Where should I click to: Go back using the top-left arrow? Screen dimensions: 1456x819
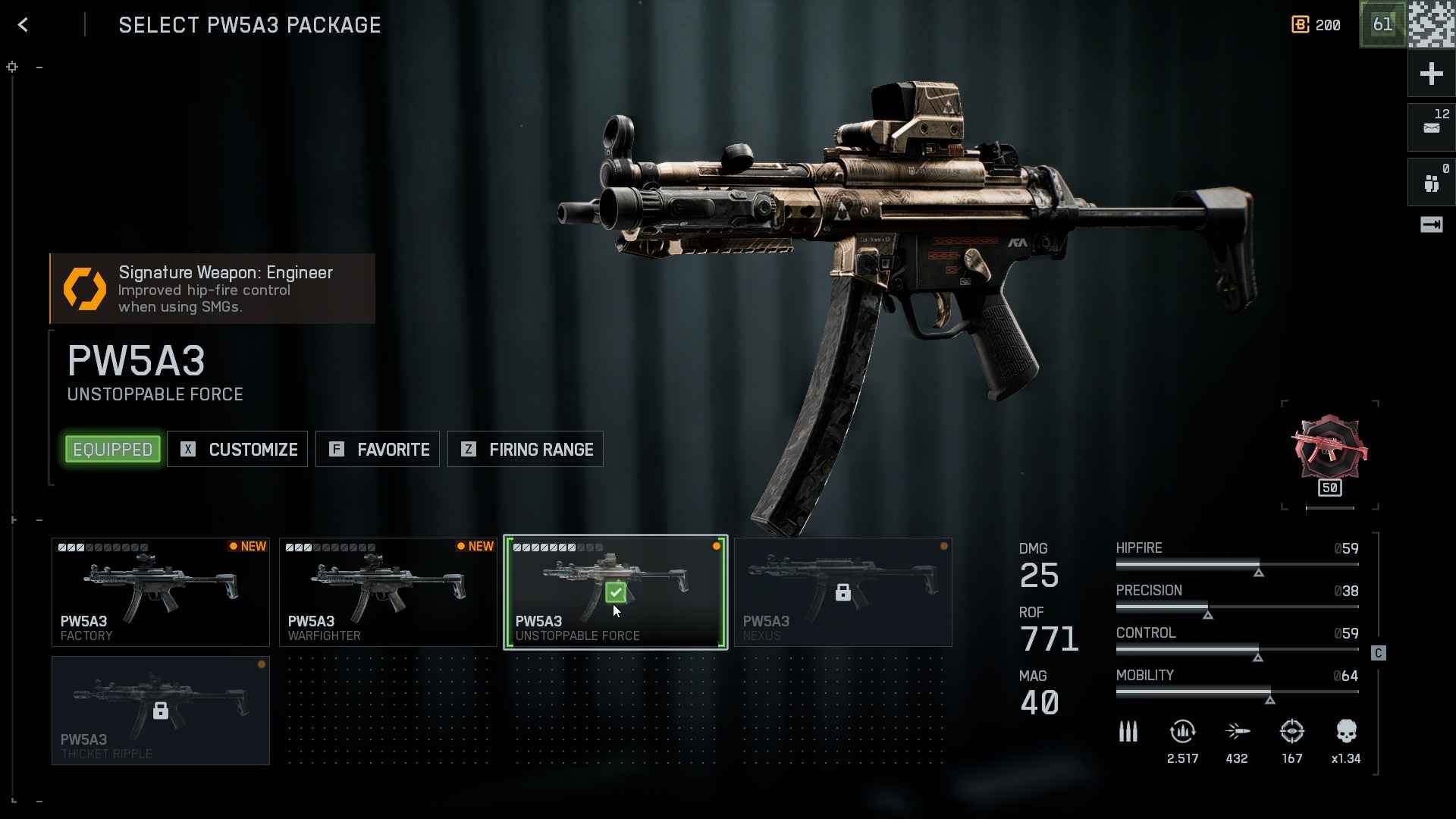[x=24, y=25]
